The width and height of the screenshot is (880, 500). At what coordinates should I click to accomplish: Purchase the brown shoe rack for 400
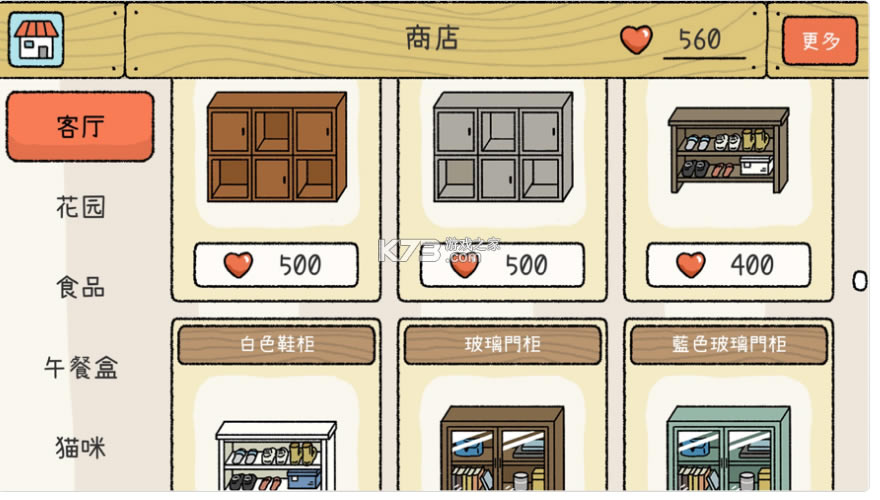tap(728, 265)
